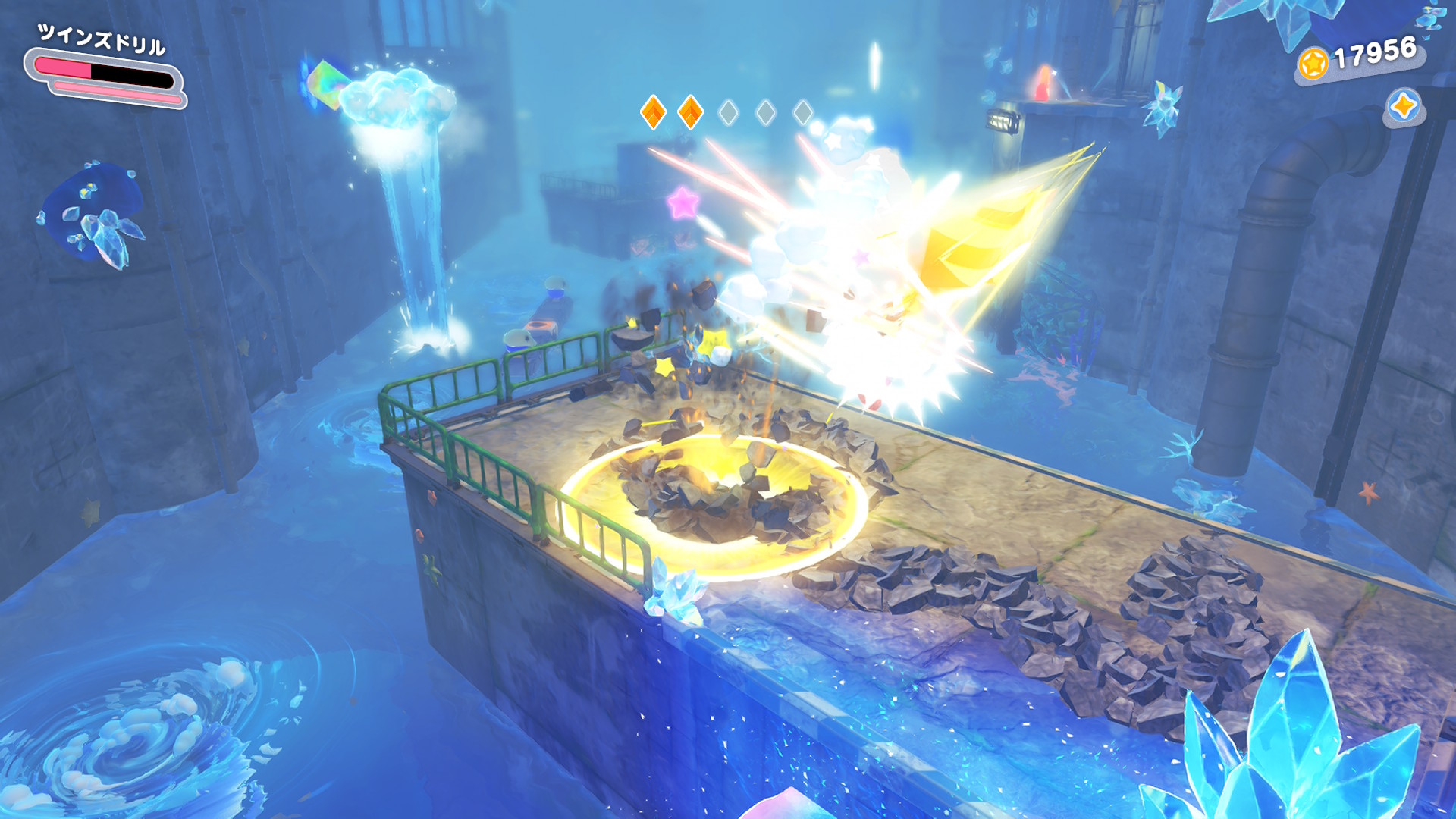Screen dimensions: 1456x819
Task: Click the blue star badge icon
Action: (1404, 106)
